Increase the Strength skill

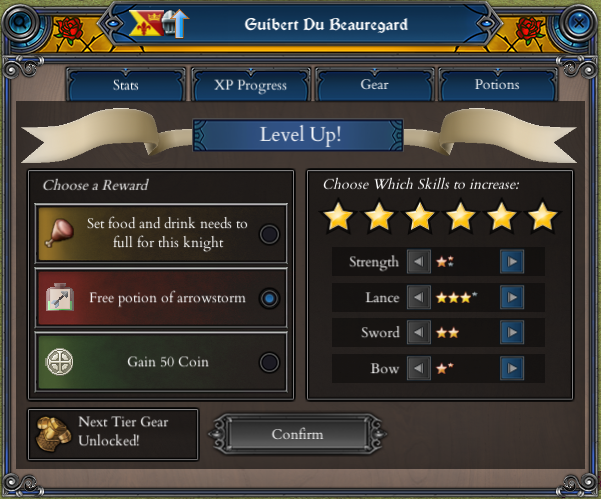click(x=512, y=263)
